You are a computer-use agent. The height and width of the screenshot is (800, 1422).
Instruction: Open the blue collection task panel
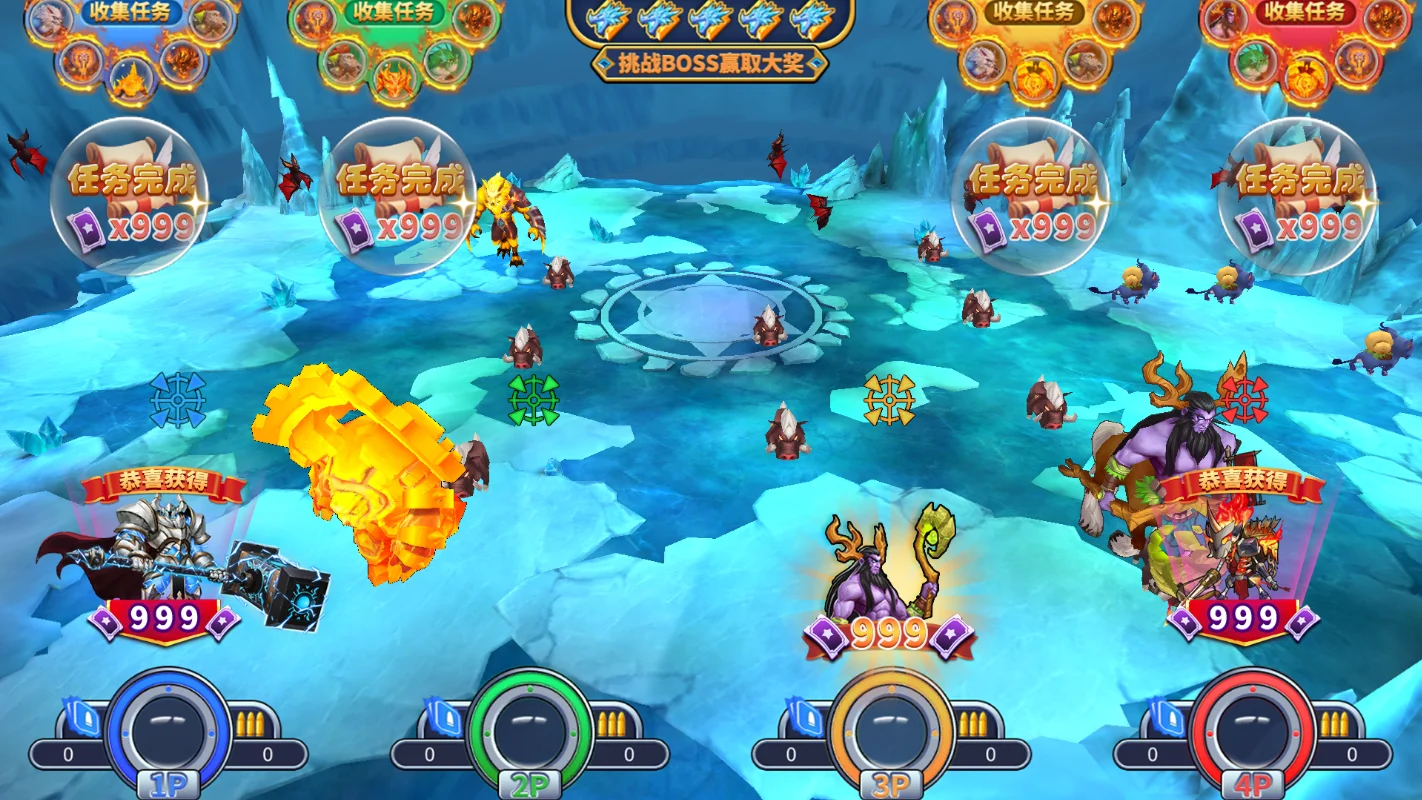131,13
